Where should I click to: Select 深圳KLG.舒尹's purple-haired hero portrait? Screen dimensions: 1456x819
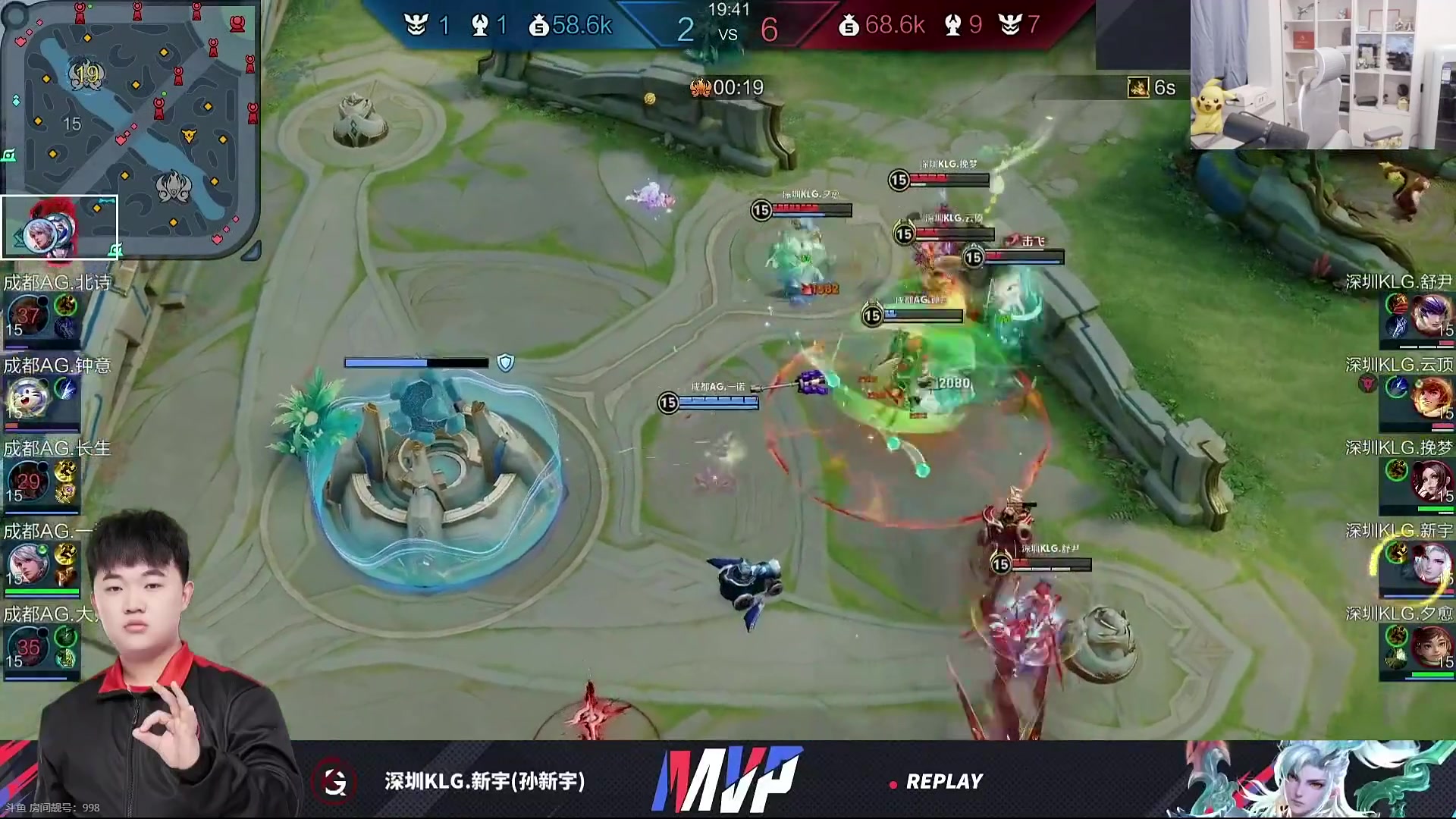click(x=1431, y=315)
